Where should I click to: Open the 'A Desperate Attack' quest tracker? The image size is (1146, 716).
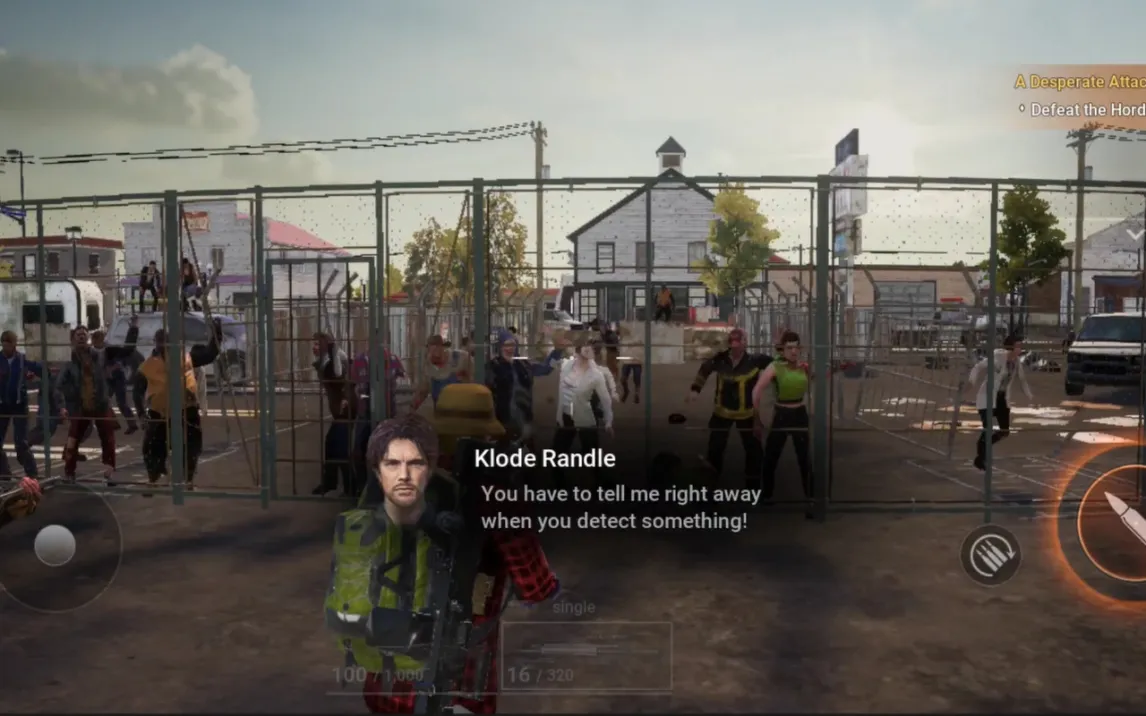click(x=1079, y=82)
